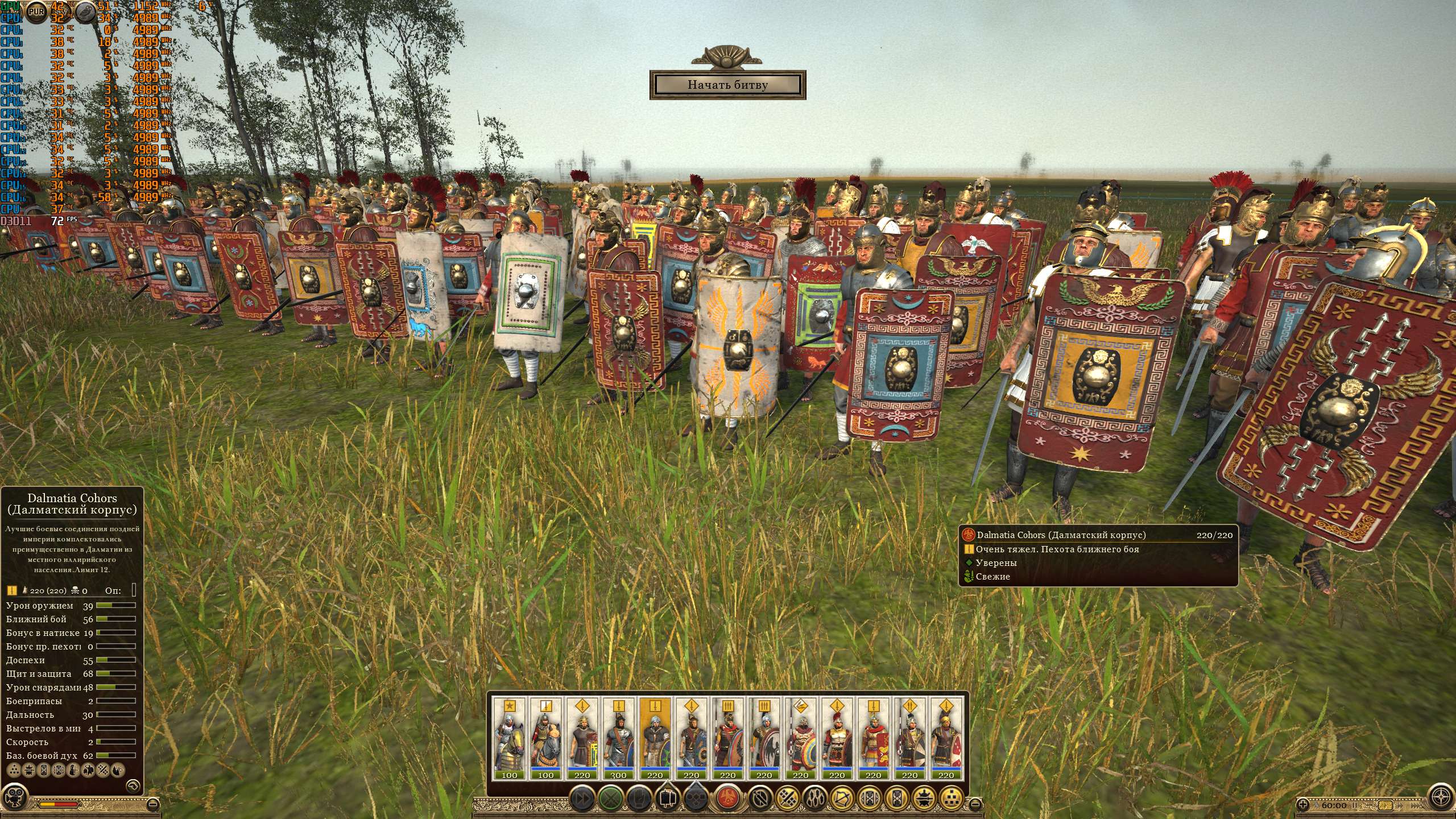
Task: Click the raised hand halt button
Action: click(x=638, y=798)
